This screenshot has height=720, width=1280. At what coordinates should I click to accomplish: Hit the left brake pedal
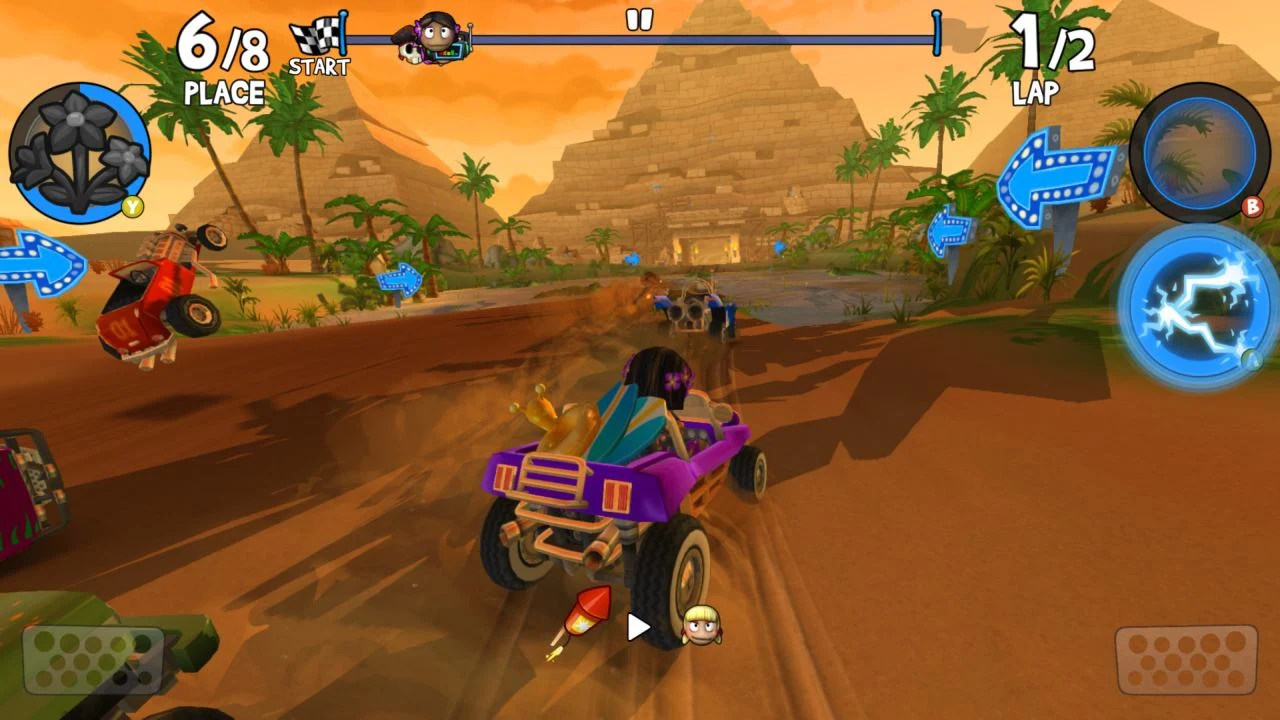point(93,660)
